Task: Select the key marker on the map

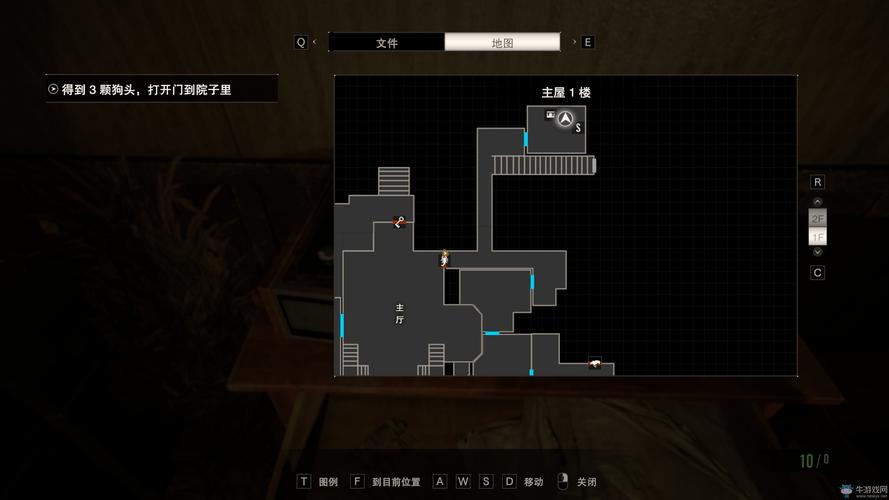Action: (399, 222)
